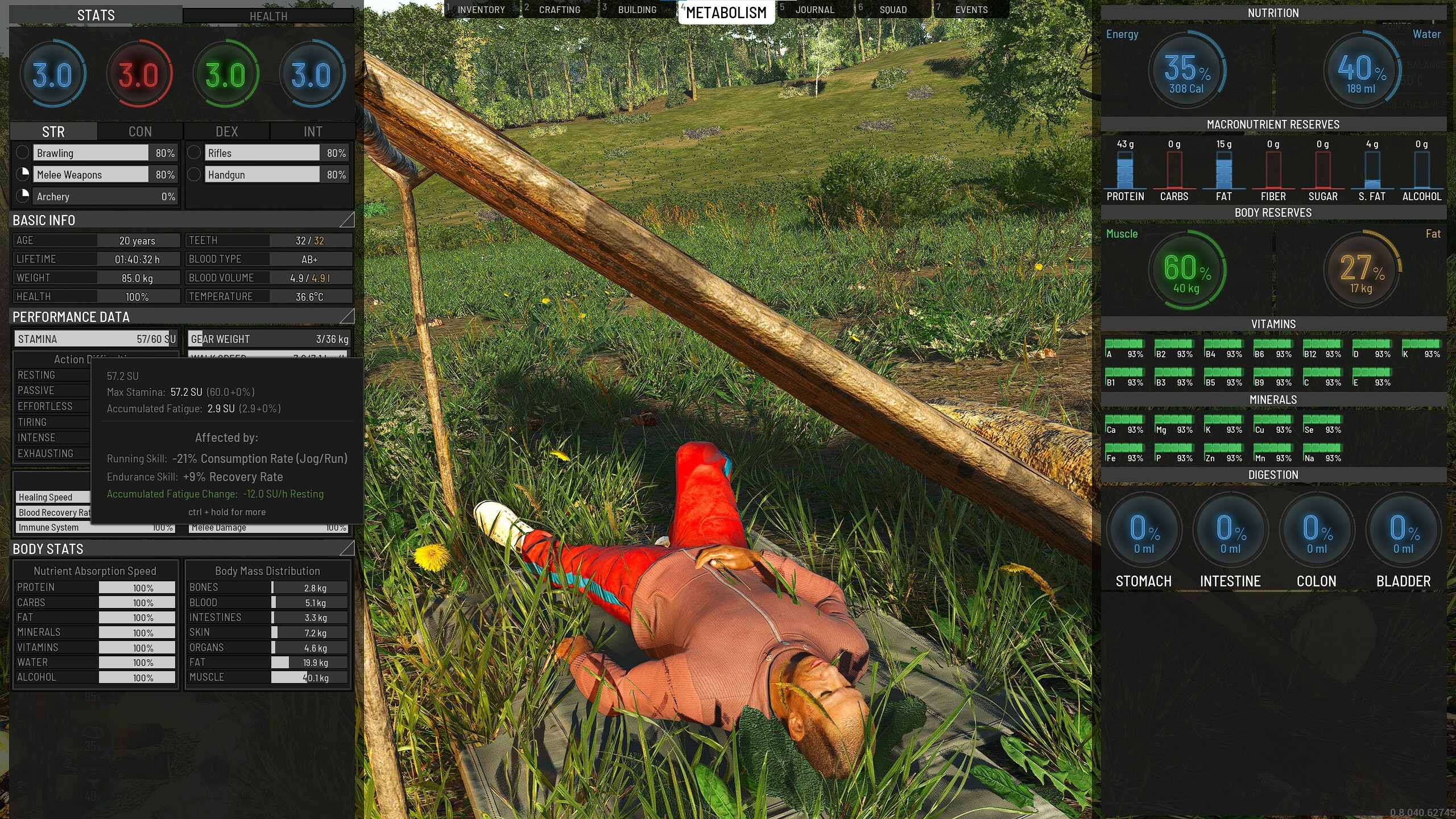Show the CON skill category
Image resolution: width=1456 pixels, height=819 pixels.
pos(140,132)
